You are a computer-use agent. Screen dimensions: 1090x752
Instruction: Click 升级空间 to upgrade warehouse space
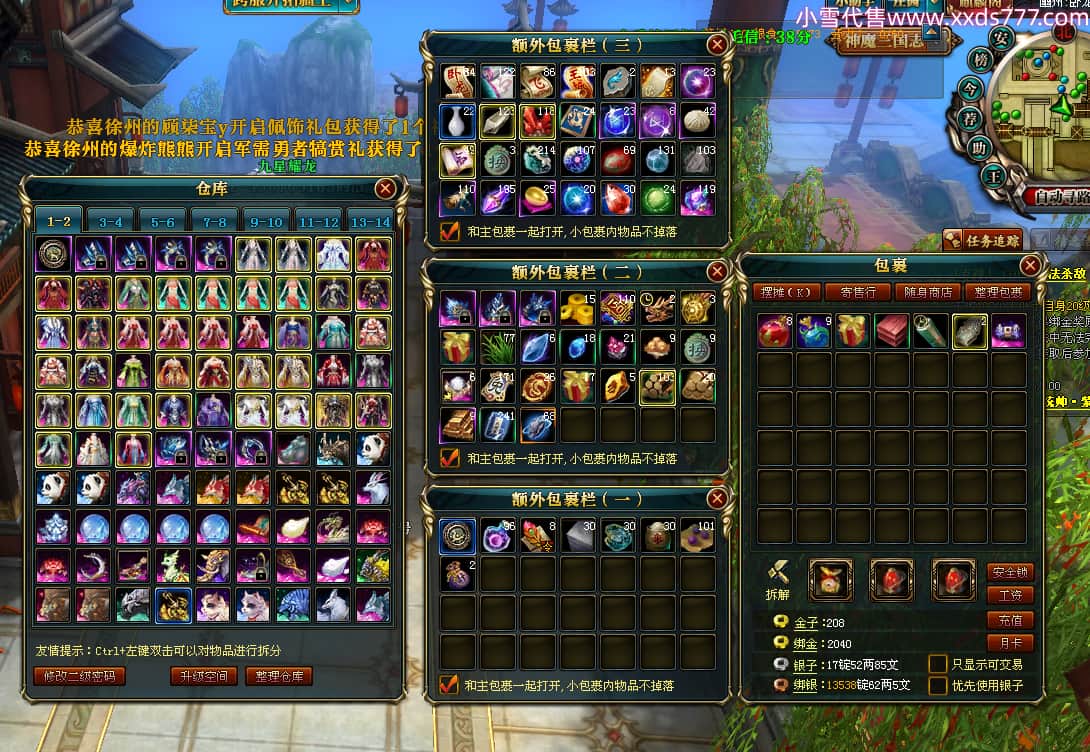pos(203,676)
